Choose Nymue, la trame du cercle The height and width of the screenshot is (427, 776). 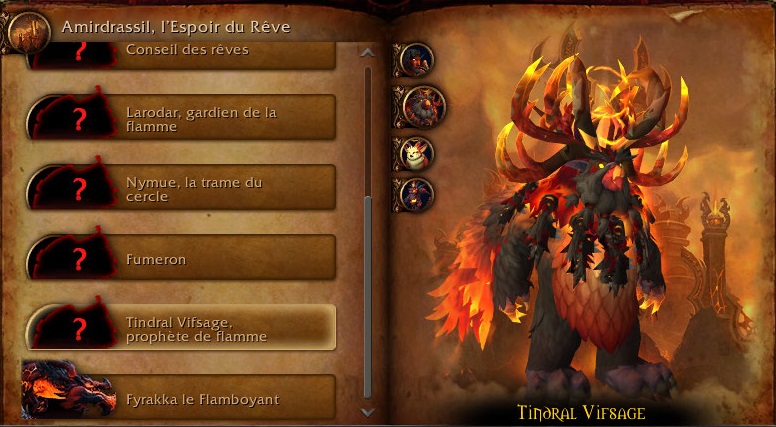[180, 189]
